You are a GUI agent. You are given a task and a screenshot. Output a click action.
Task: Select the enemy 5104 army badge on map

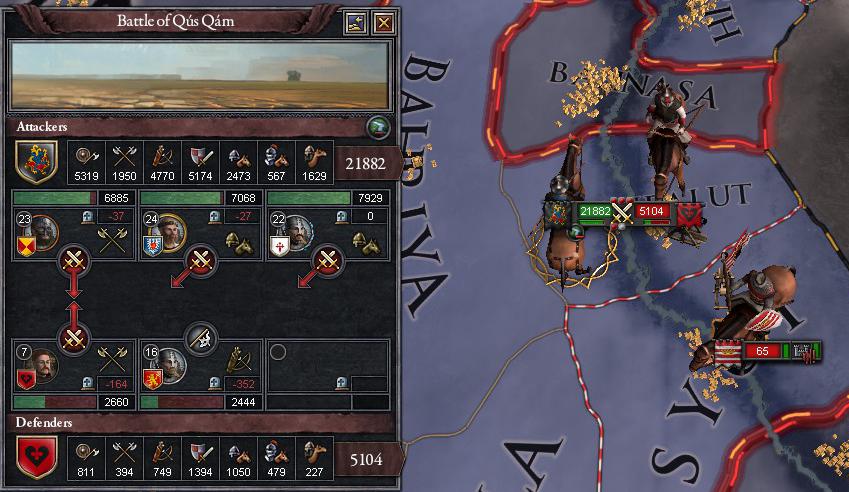point(653,211)
